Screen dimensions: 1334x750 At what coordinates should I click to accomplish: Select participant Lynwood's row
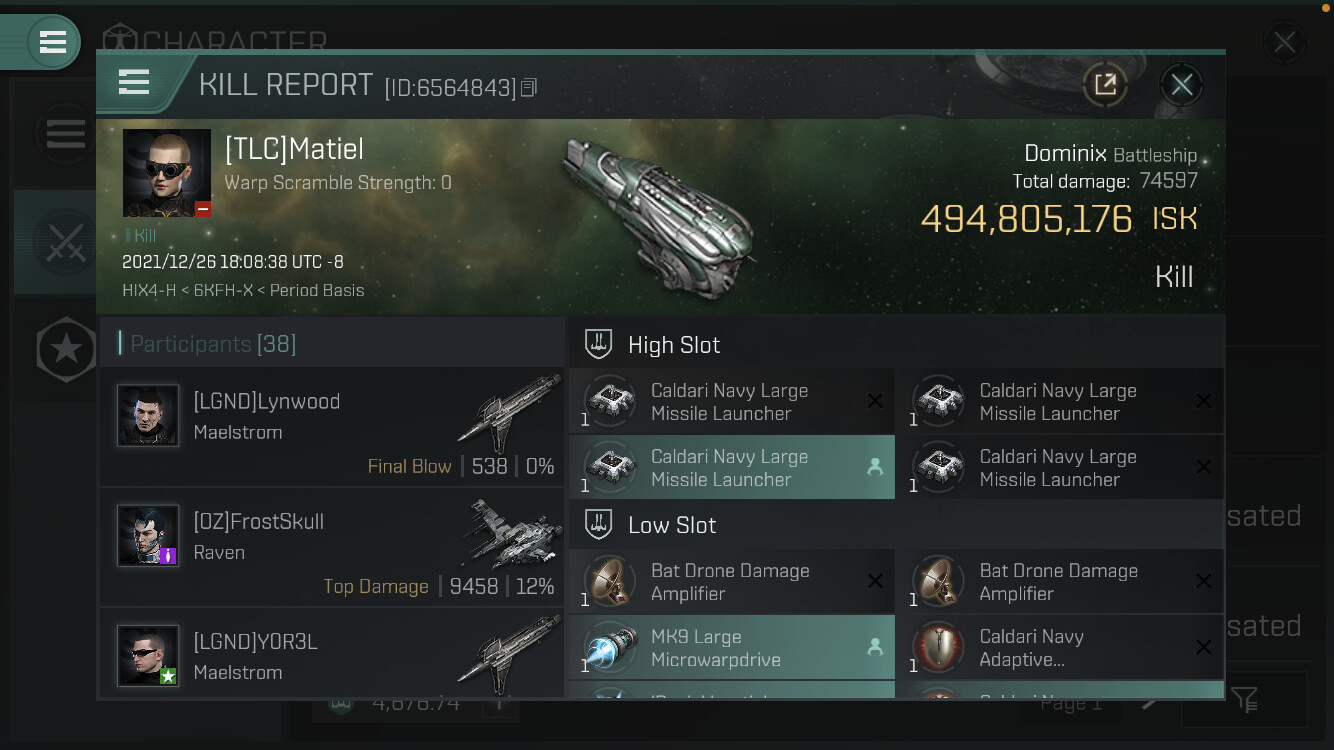point(332,427)
